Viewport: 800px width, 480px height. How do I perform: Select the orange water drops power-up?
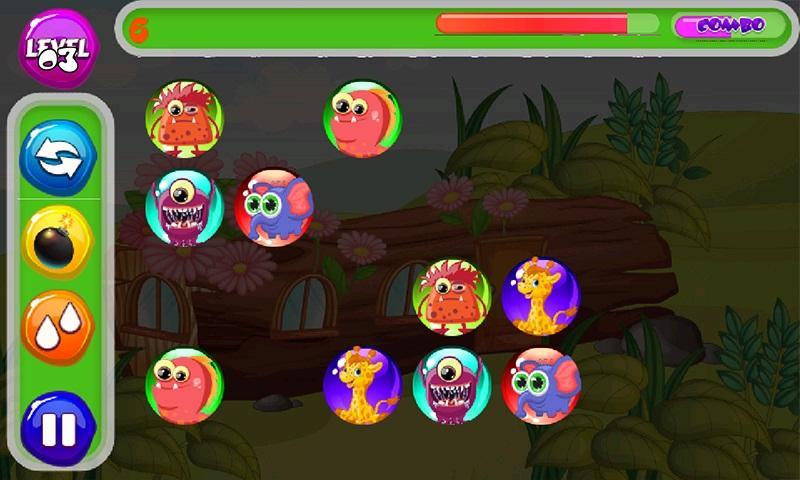click(x=58, y=327)
